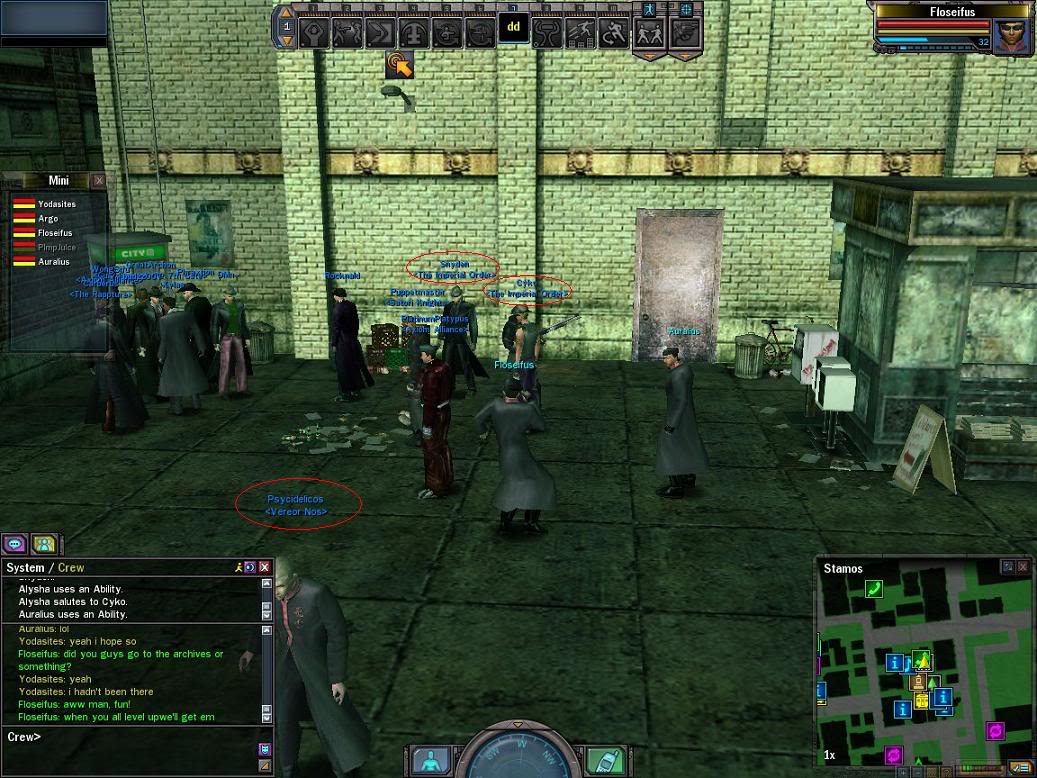1037x778 pixels.
Task: Select the double chevron ability in hotbar
Action: [378, 32]
